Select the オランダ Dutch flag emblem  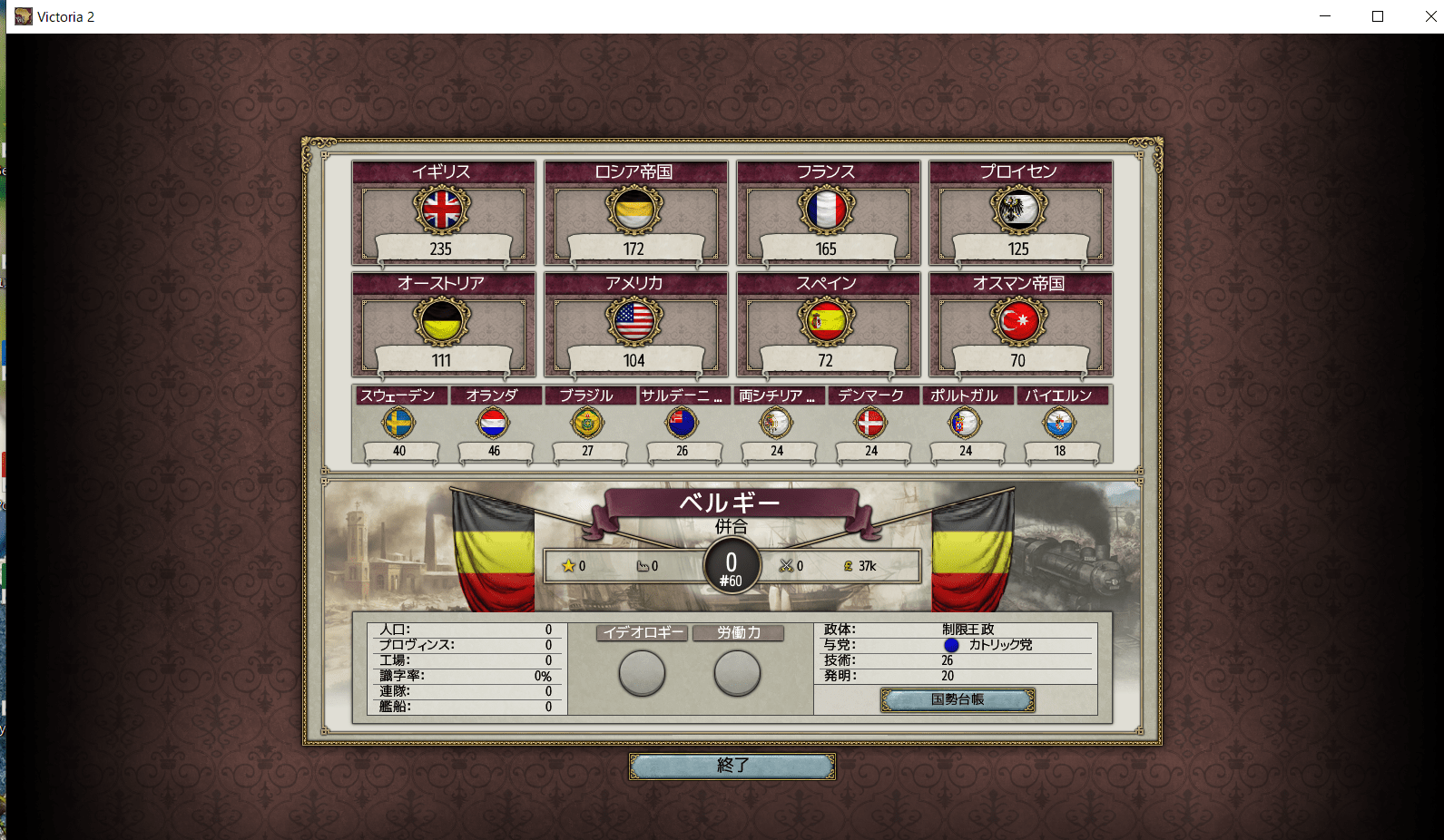(x=494, y=423)
